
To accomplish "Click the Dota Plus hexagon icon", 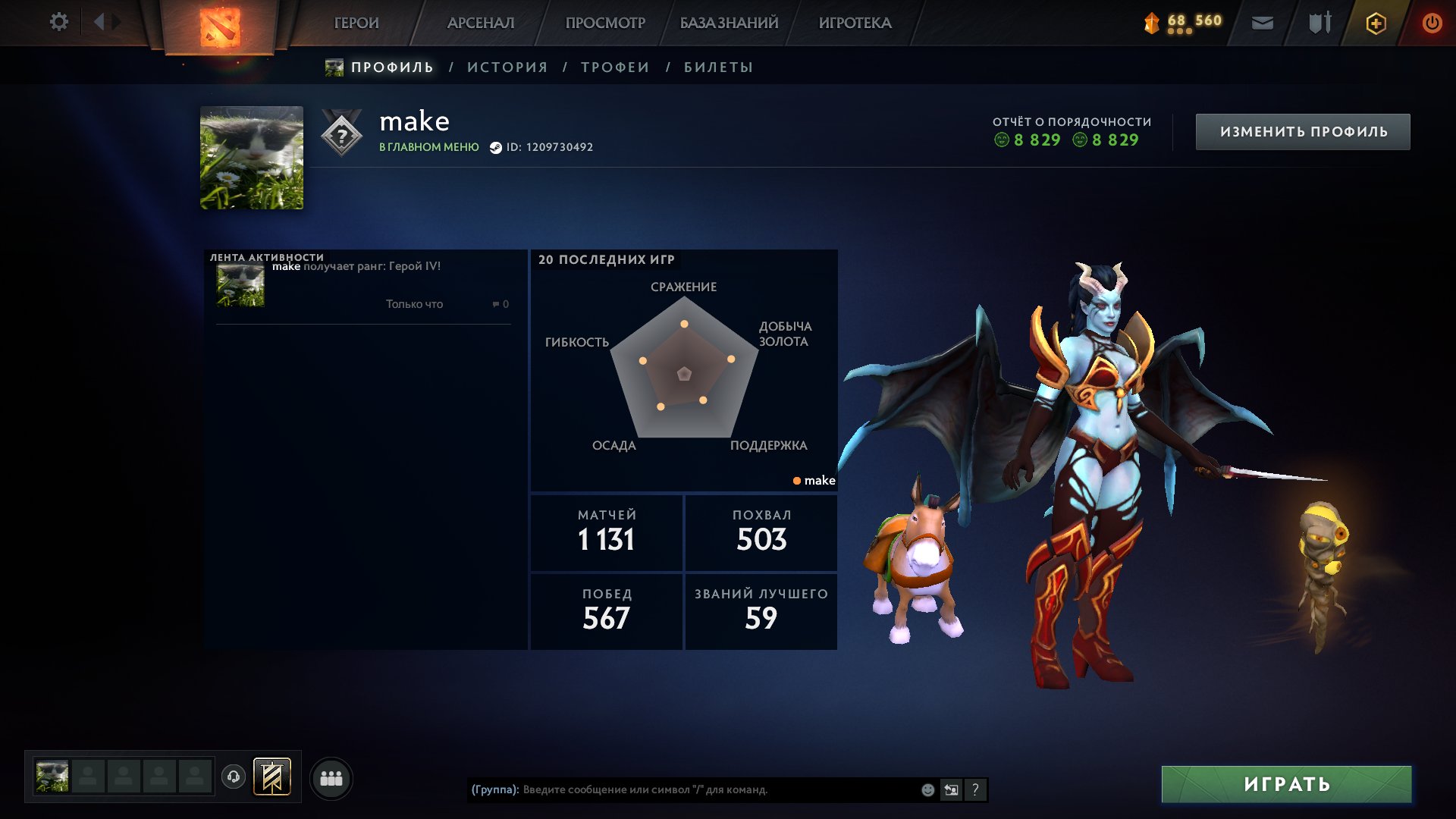I will [x=1376, y=22].
